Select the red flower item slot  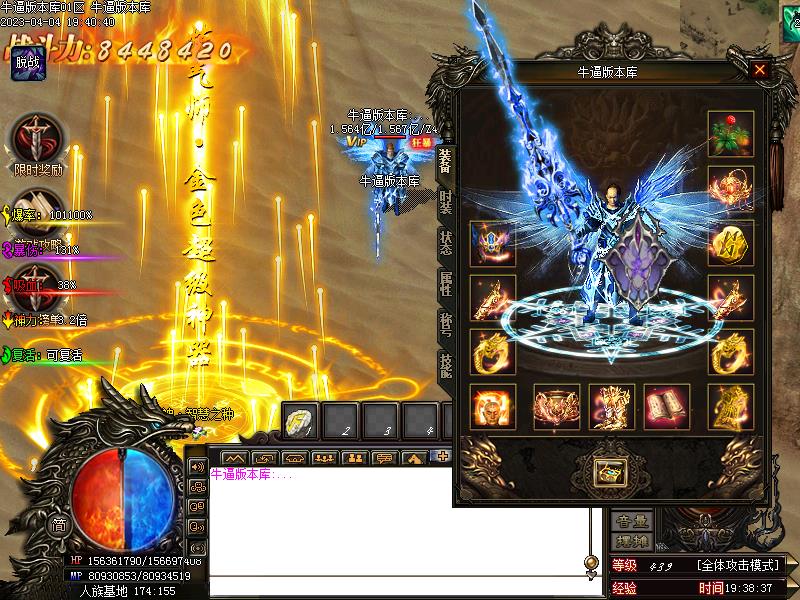(730, 132)
